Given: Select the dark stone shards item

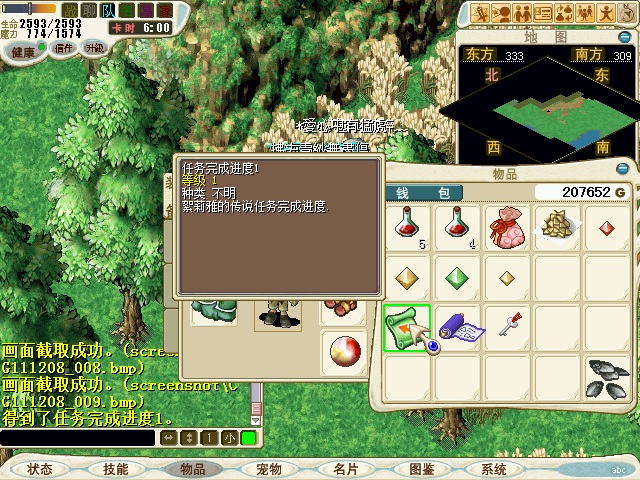Looking at the screenshot, I should point(606,376).
